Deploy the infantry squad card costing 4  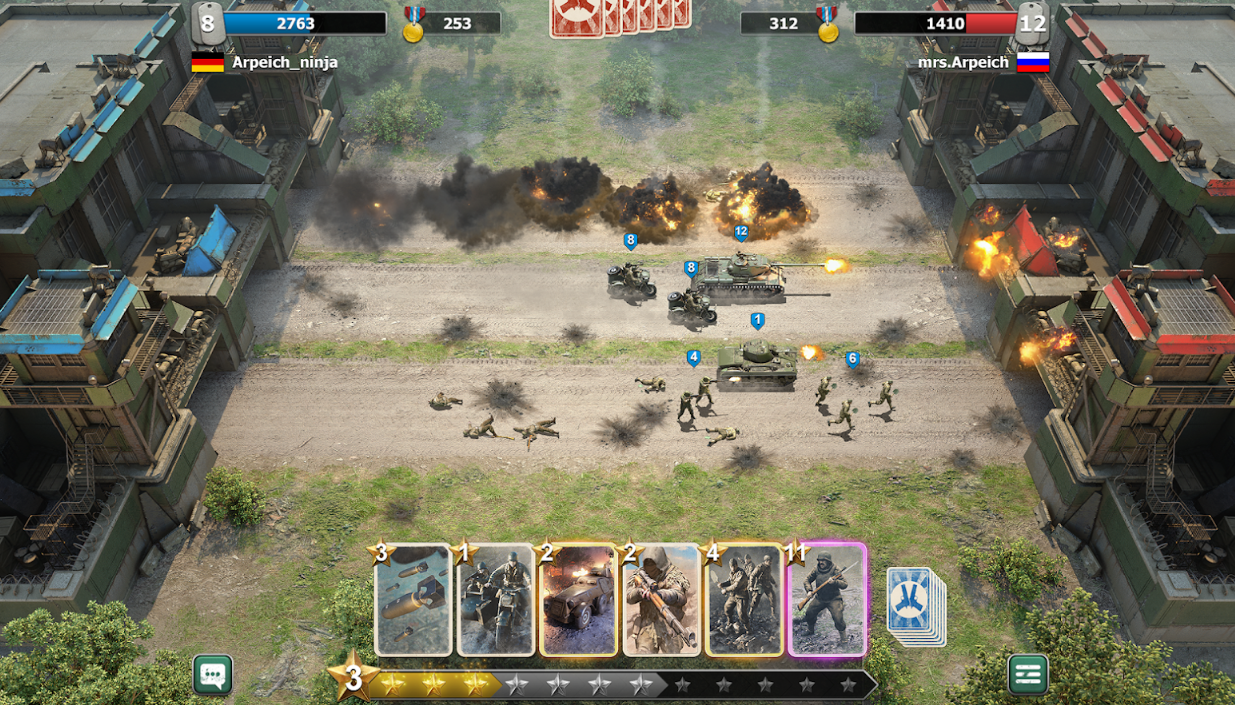pos(744,600)
